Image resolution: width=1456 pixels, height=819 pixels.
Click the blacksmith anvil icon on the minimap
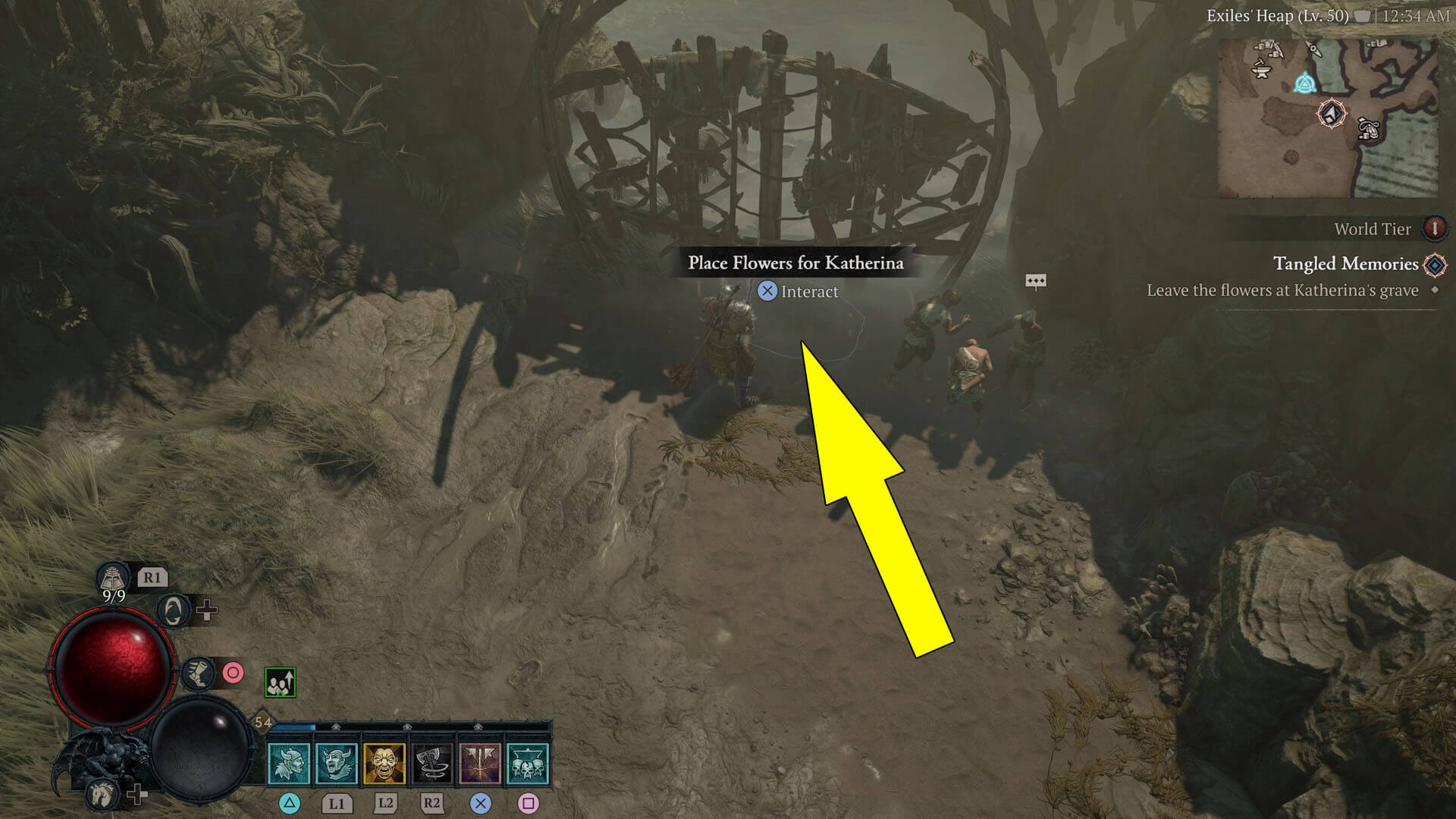coord(1262,70)
